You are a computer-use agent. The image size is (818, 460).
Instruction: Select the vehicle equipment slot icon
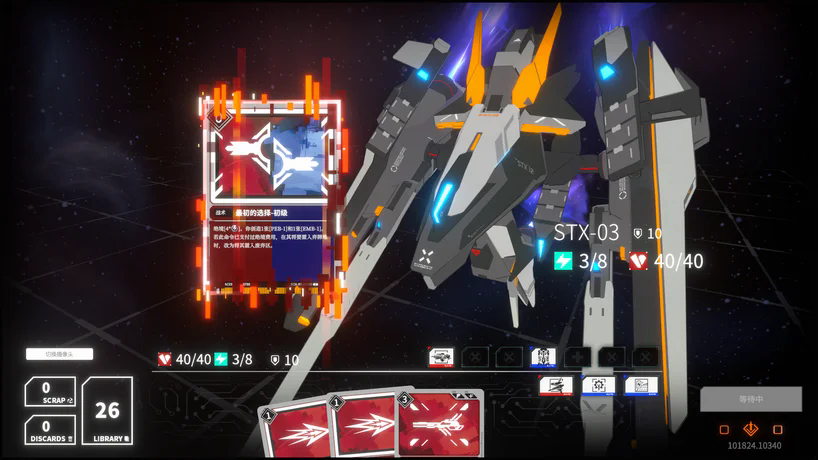pyautogui.click(x=441, y=357)
